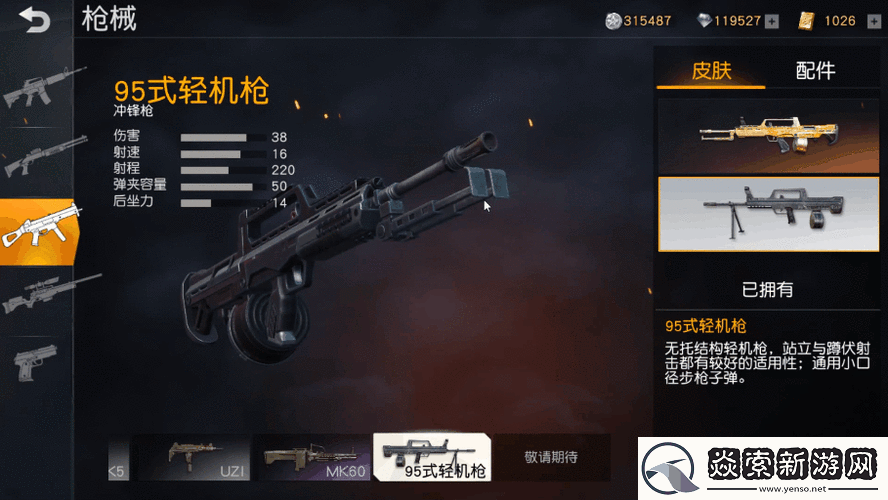The image size is (888, 500).
Task: Click the 敬请期待 coming soon slot
Action: [x=551, y=458]
